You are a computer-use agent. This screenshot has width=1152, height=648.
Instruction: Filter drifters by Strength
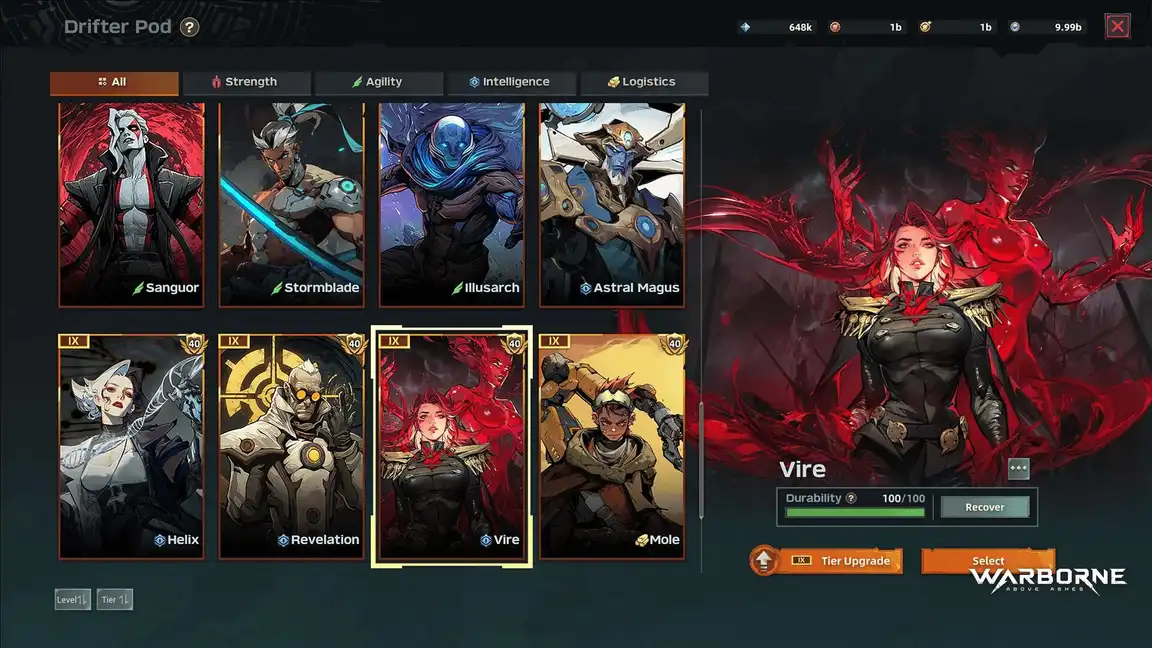point(247,83)
